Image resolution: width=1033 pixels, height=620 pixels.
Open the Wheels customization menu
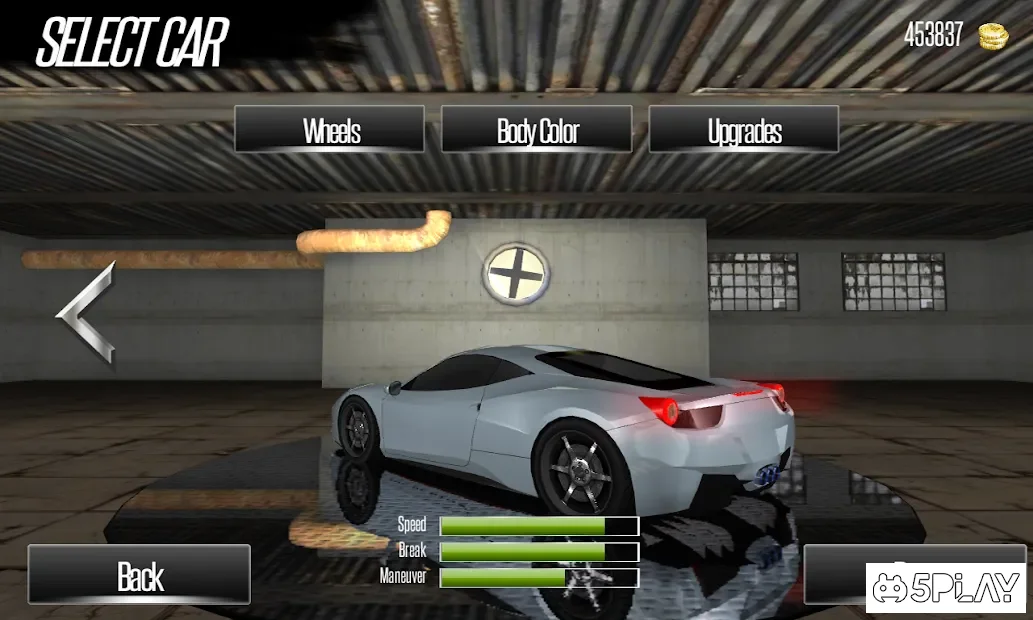[x=330, y=130]
